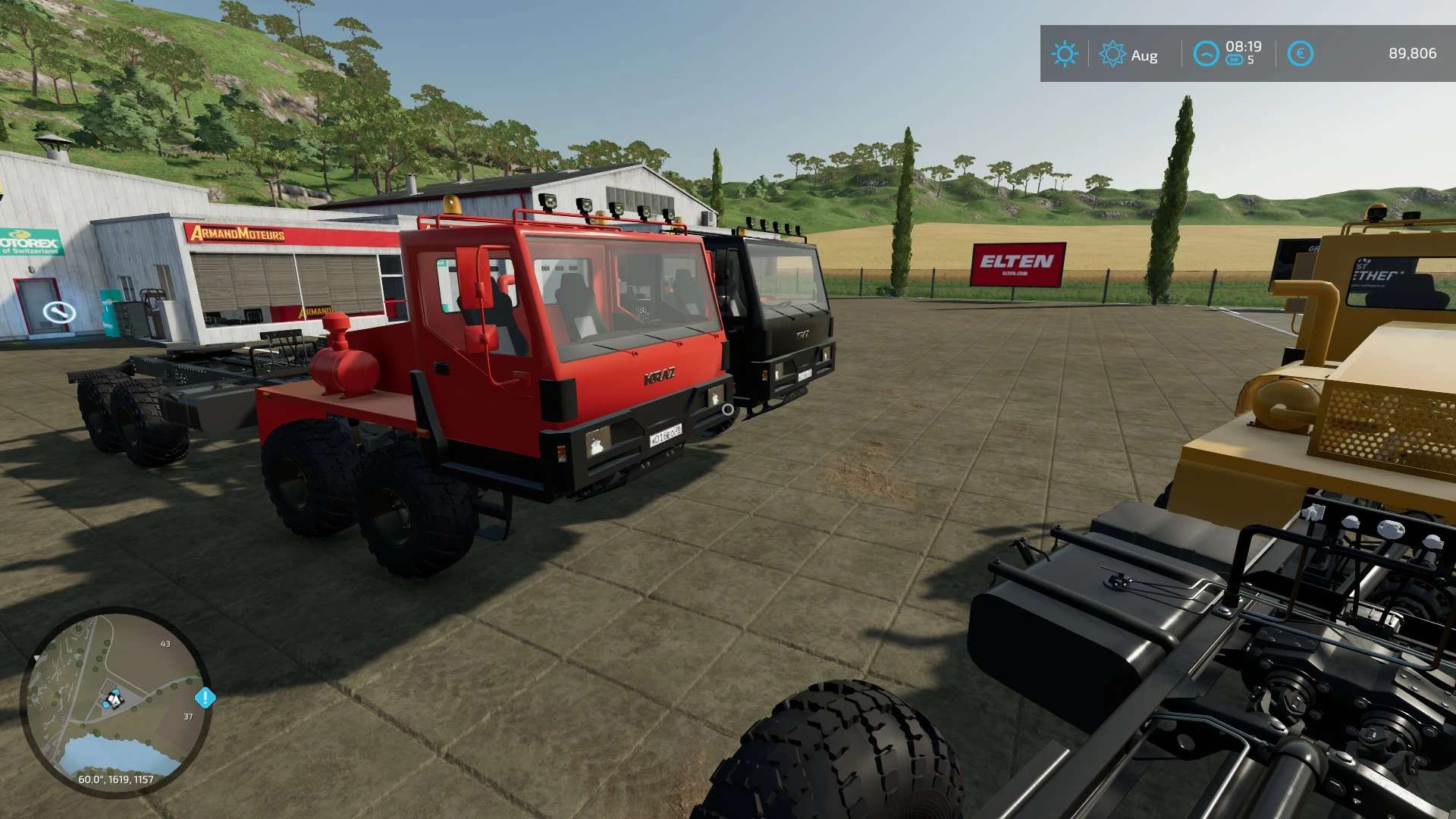Screen dimensions: 1456x819
Task: Click the player vehicle marker on minimap
Action: coord(114,698)
